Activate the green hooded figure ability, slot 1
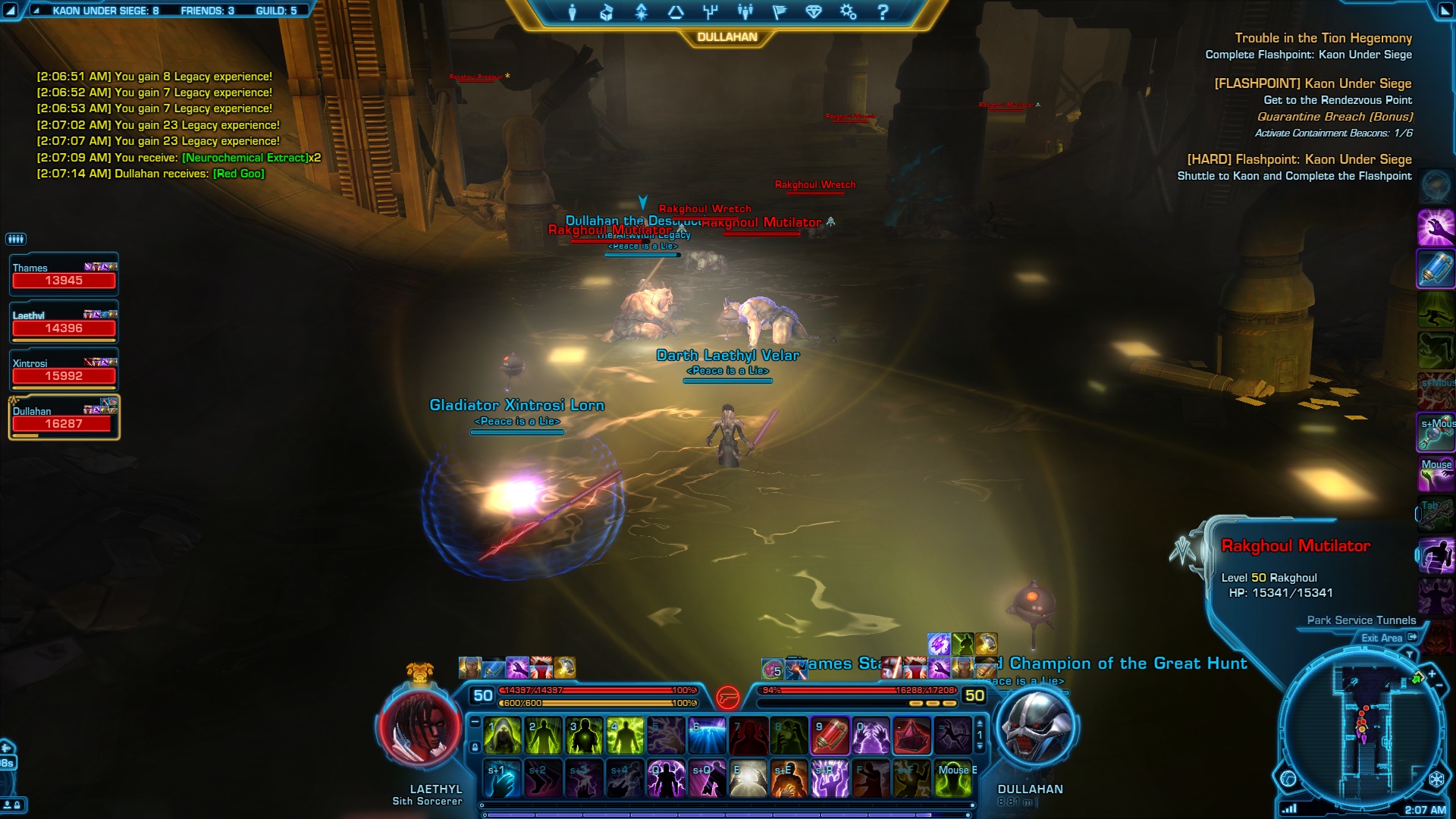This screenshot has height=819, width=1456. tap(502, 736)
